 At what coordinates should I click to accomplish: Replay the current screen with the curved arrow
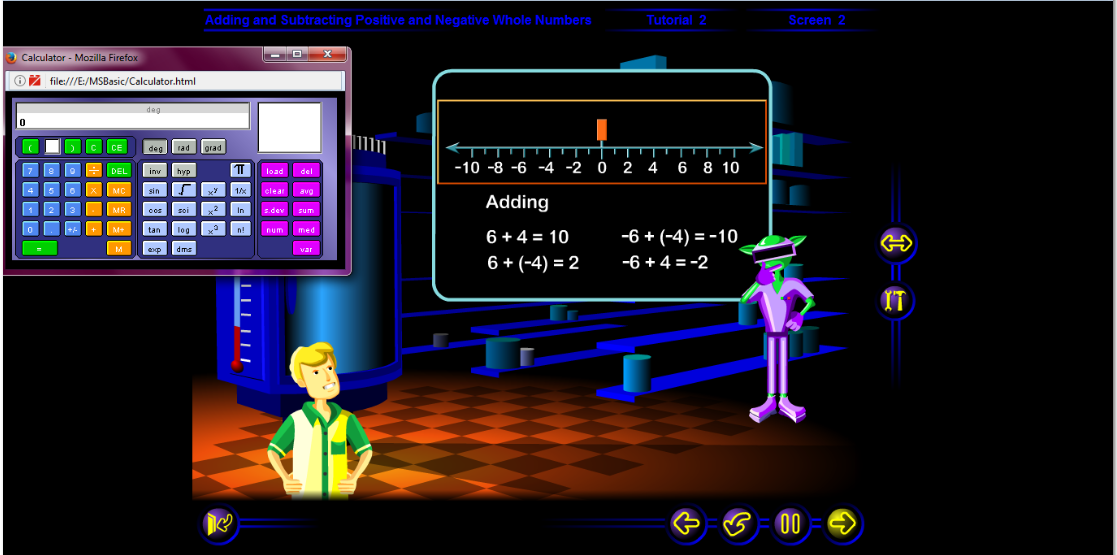coord(738,523)
